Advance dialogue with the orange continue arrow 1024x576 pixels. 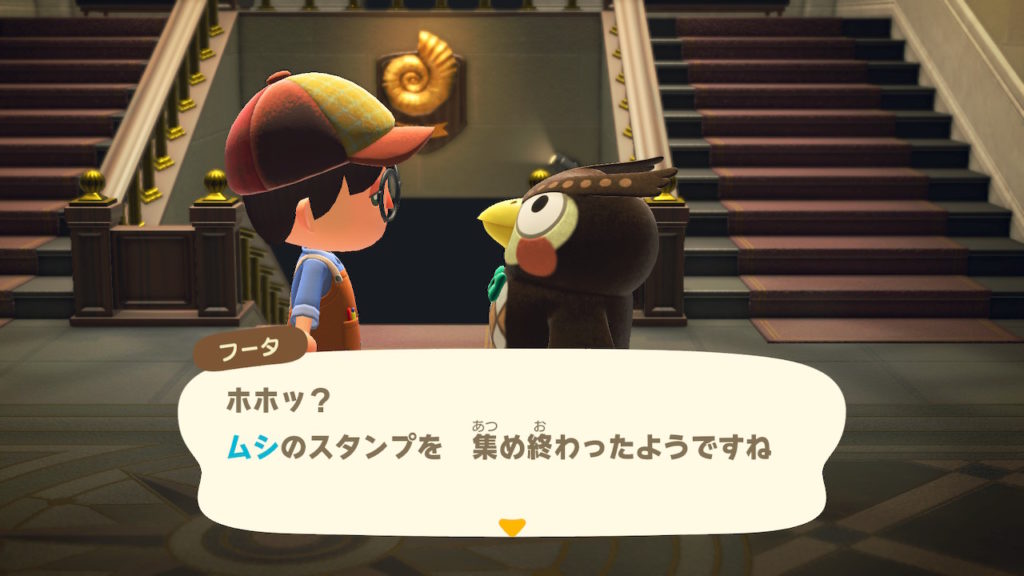pyautogui.click(x=512, y=526)
